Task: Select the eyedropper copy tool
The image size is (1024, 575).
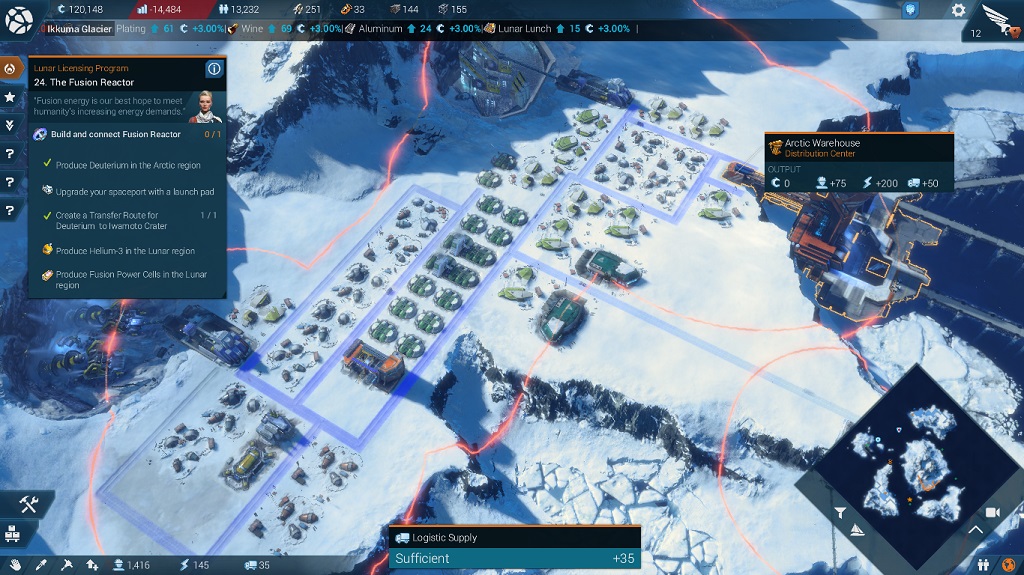Action: [40, 565]
